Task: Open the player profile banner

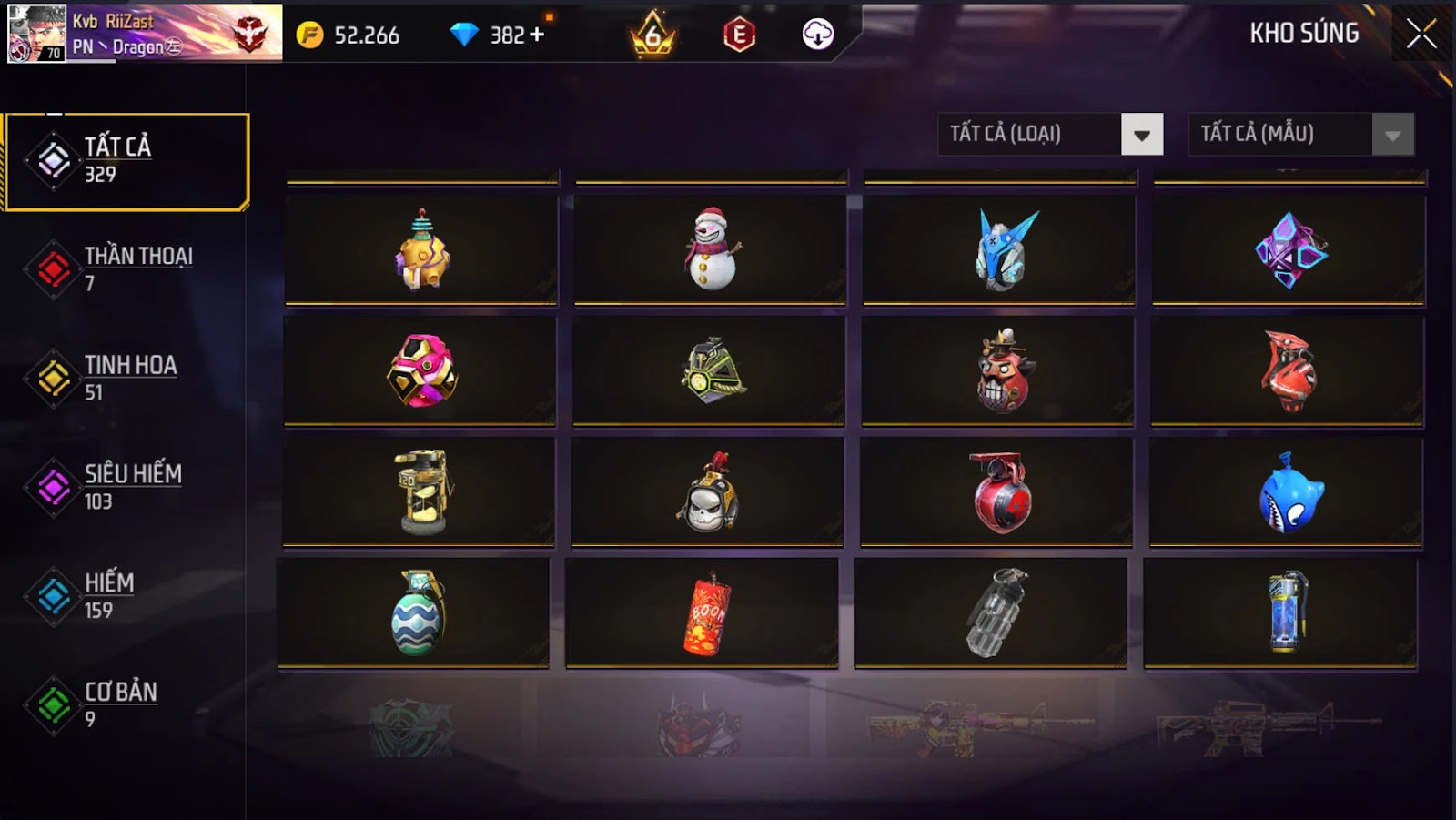Action: 146,33
